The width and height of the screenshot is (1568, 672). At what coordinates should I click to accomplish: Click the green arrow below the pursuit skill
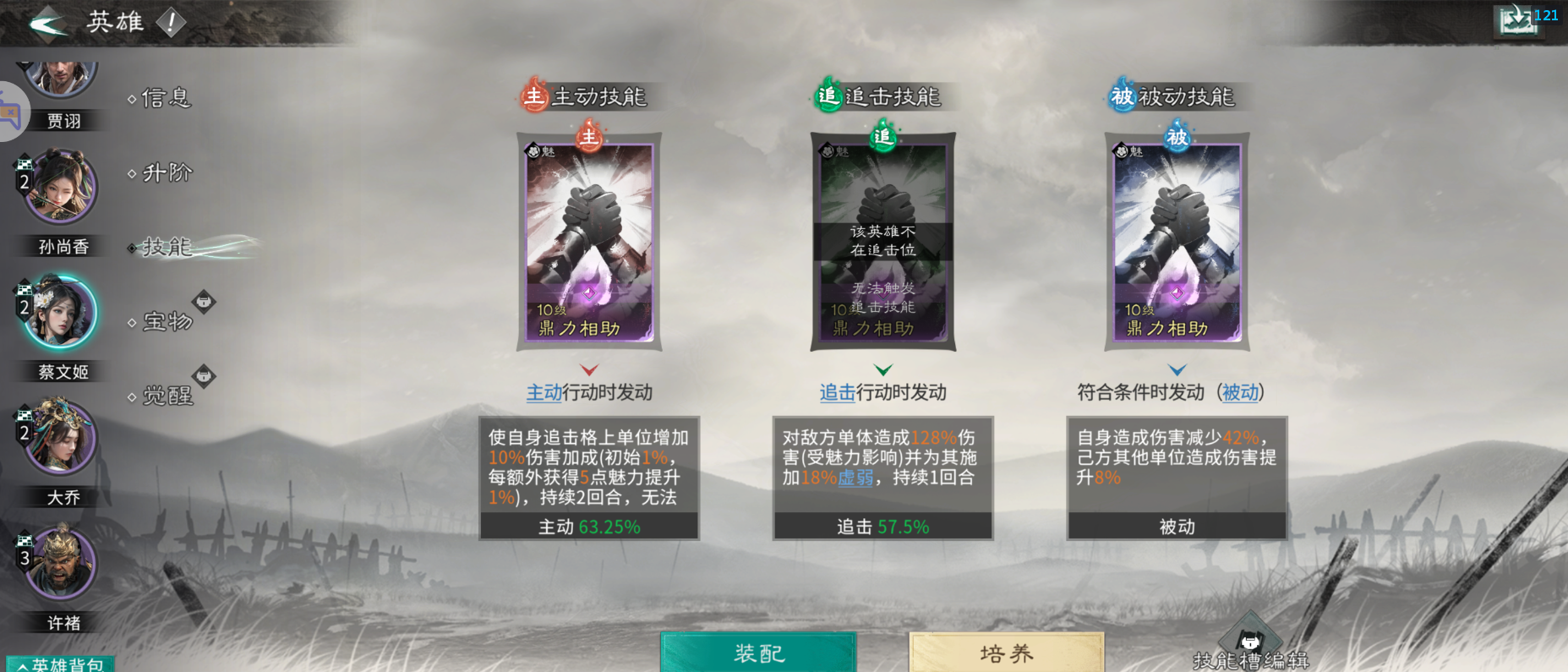(882, 369)
